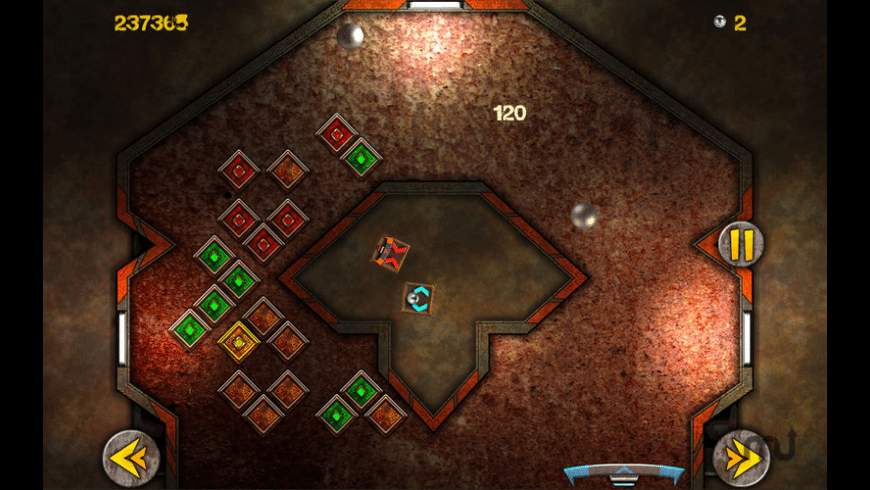Tap the right double-arrow move button
The width and height of the screenshot is (870, 490).
(x=740, y=458)
